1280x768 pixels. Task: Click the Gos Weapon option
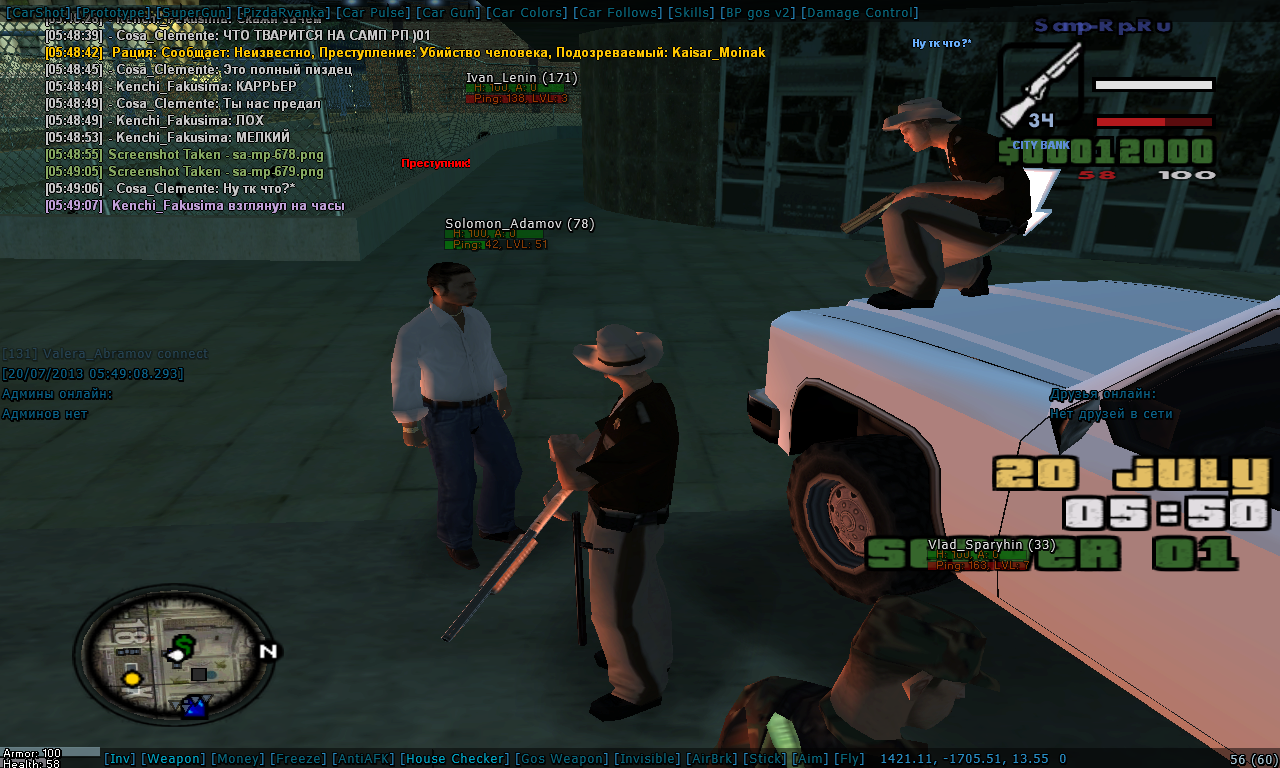[562, 759]
